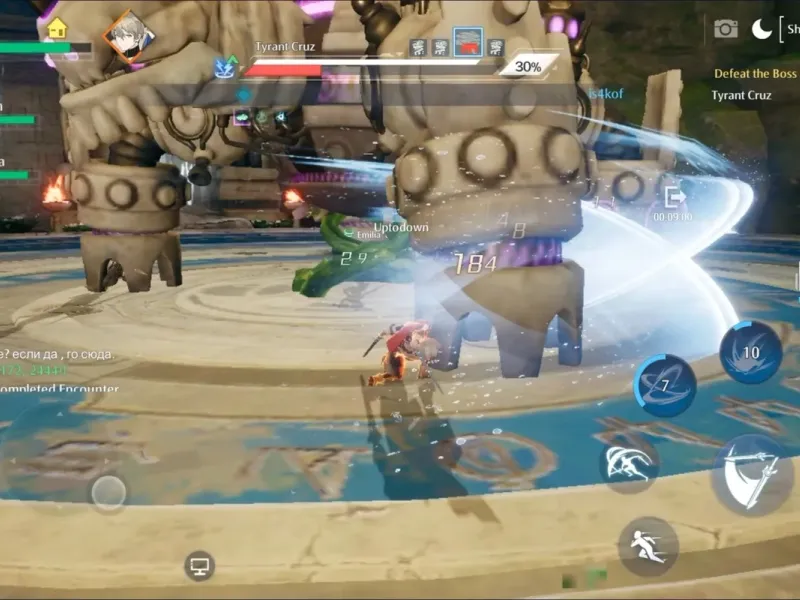Viewport: 800px width, 600px height.
Task: Click the monitor icon at the bottom
Action: (199, 566)
